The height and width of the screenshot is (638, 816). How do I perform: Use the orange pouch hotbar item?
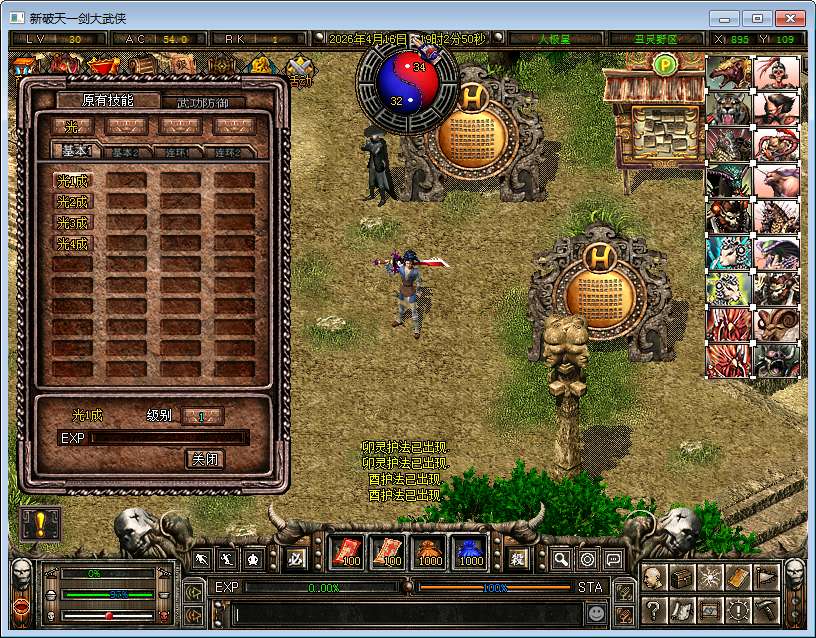429,551
